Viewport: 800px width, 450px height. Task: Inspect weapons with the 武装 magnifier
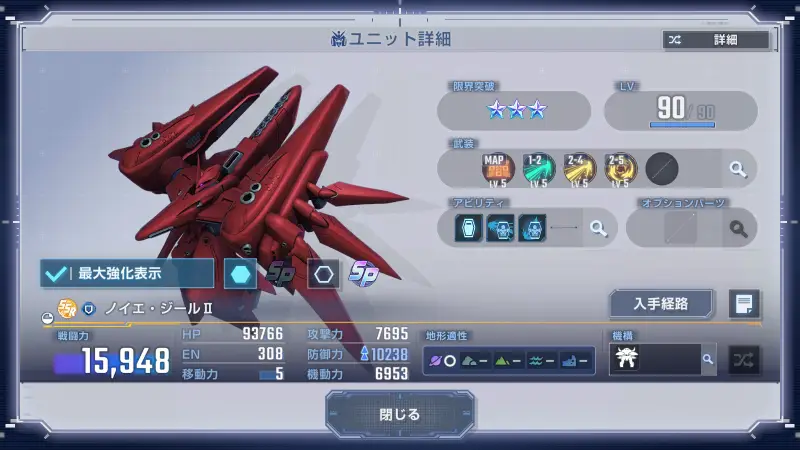(737, 169)
